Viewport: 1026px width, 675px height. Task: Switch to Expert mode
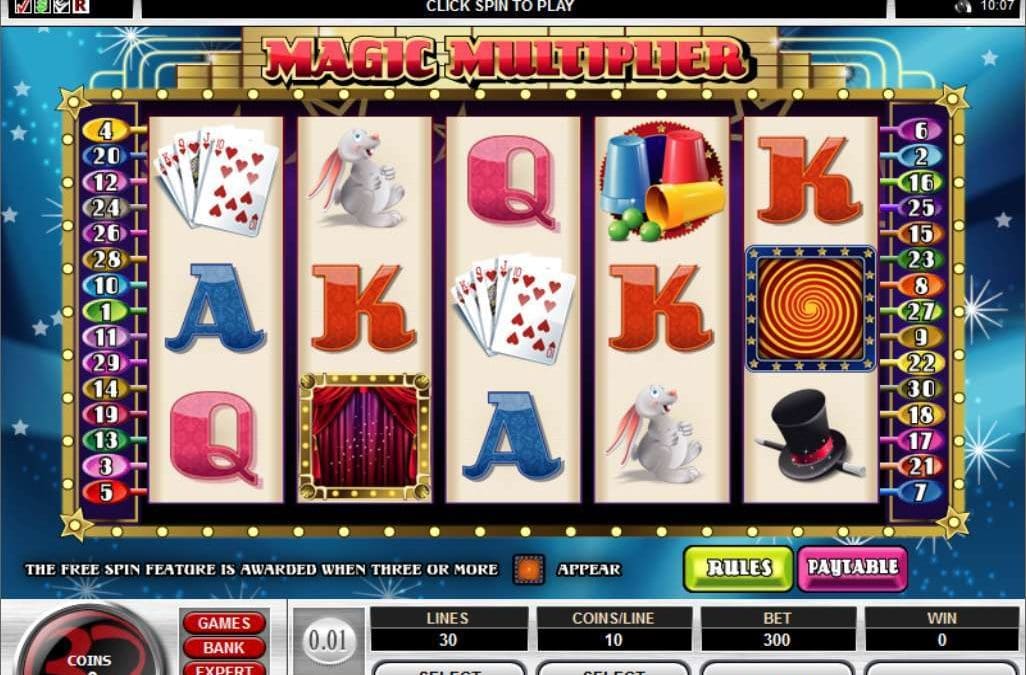click(223, 669)
